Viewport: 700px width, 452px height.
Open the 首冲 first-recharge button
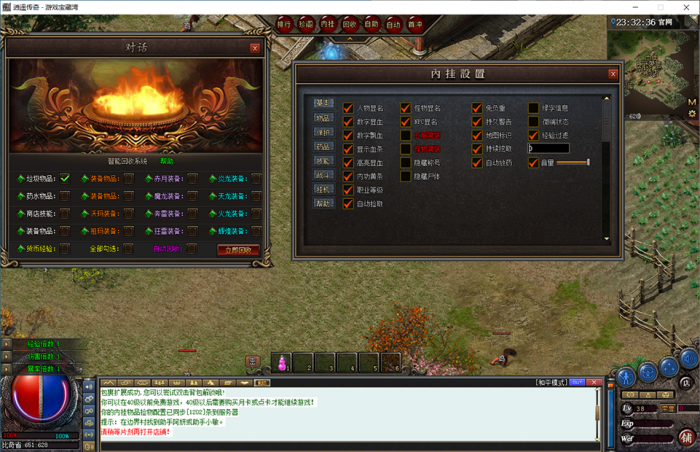click(415, 23)
